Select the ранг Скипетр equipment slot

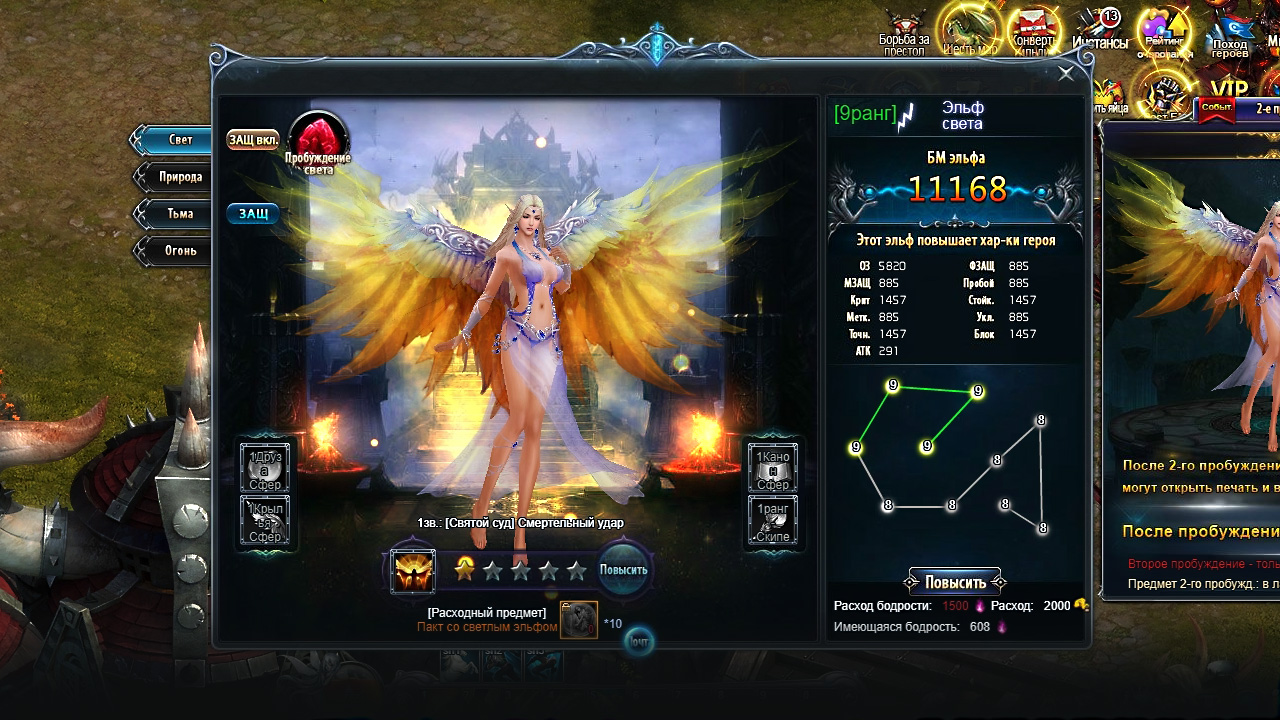tap(773, 521)
